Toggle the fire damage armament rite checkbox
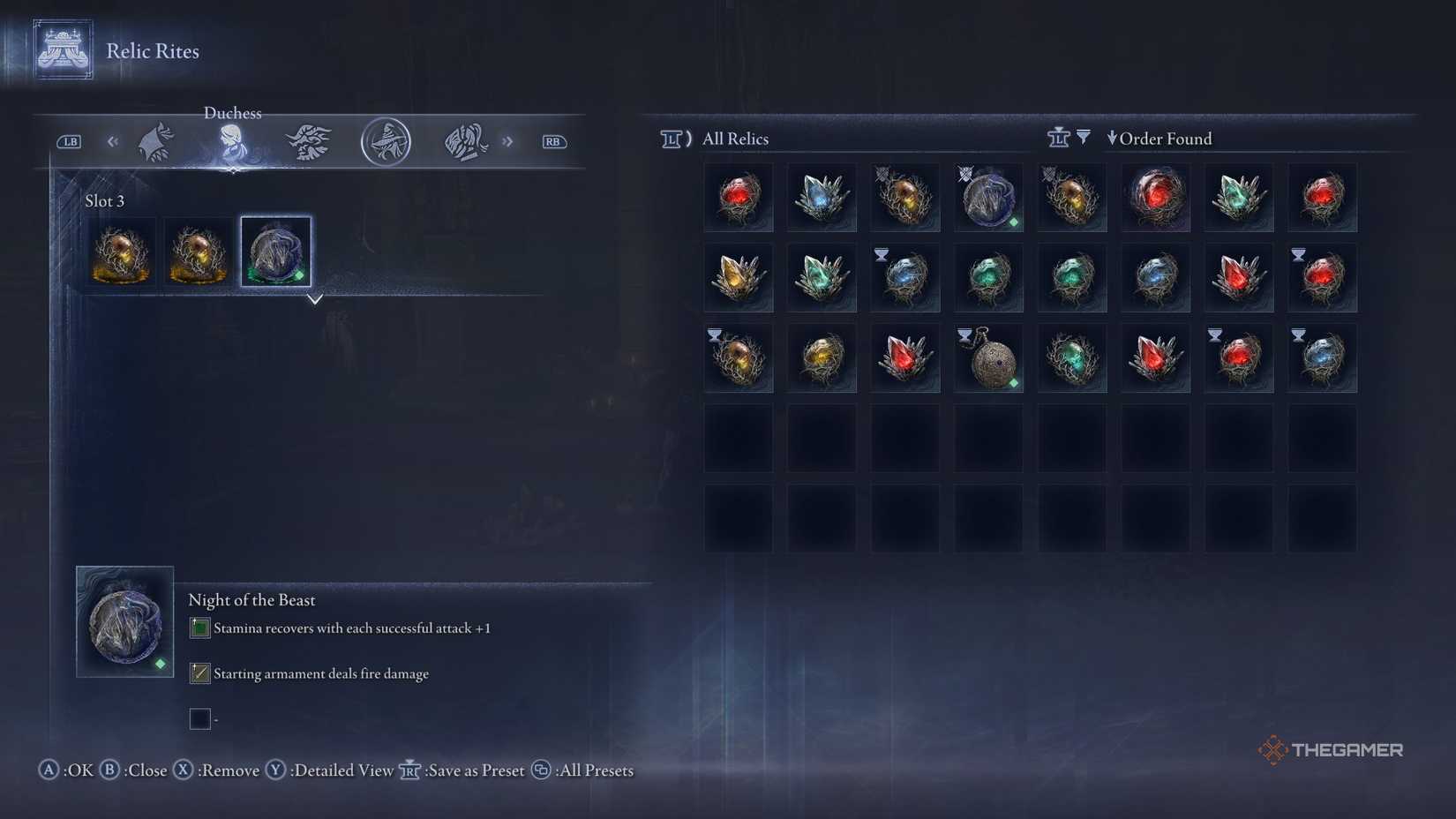The width and height of the screenshot is (1456, 819). point(199,673)
